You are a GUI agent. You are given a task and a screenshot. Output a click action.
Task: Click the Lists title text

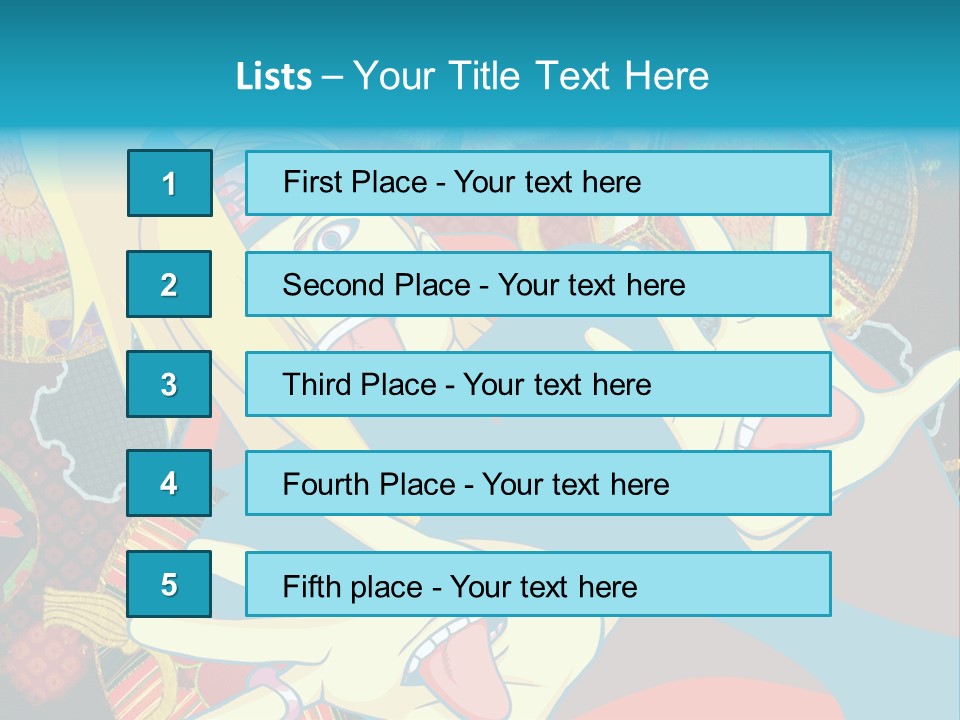[472, 76]
